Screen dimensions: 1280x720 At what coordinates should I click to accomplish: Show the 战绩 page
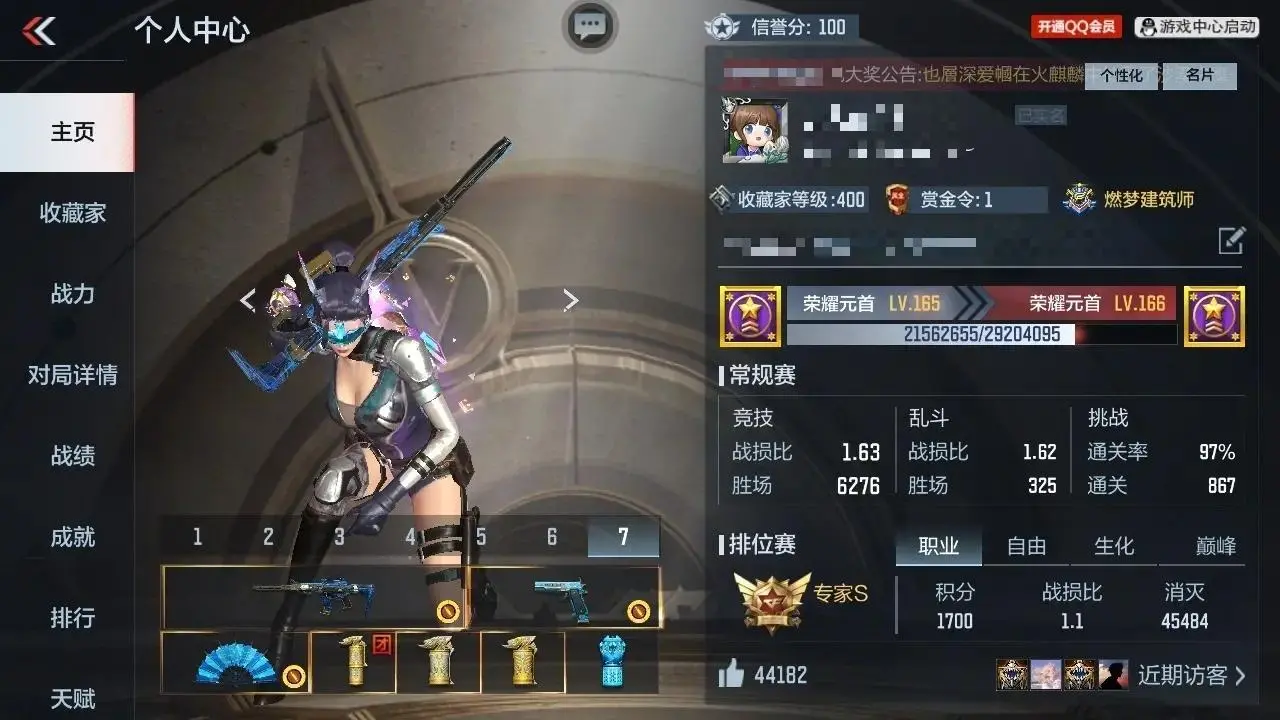coord(72,456)
